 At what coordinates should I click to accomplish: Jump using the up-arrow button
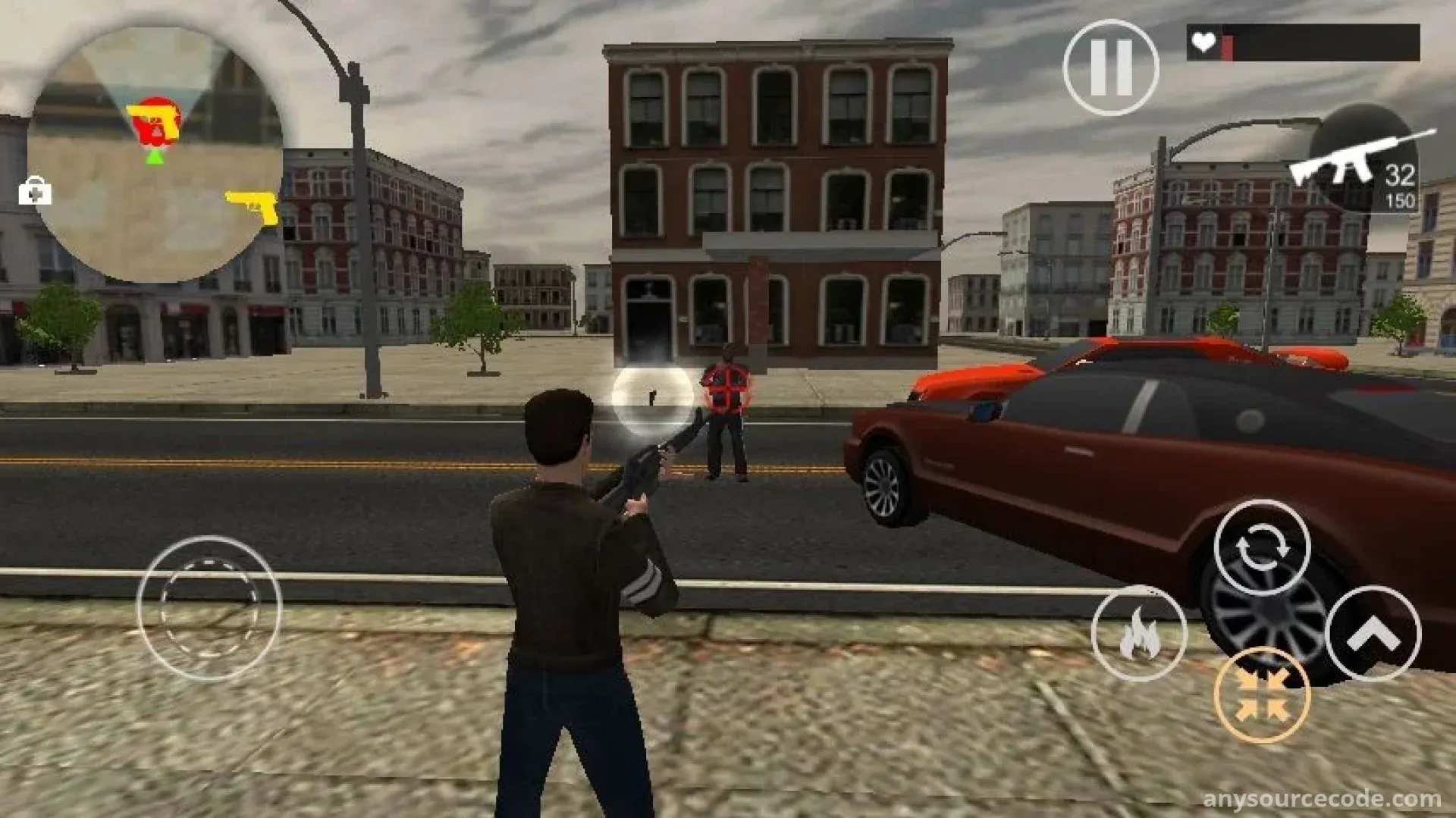1373,634
